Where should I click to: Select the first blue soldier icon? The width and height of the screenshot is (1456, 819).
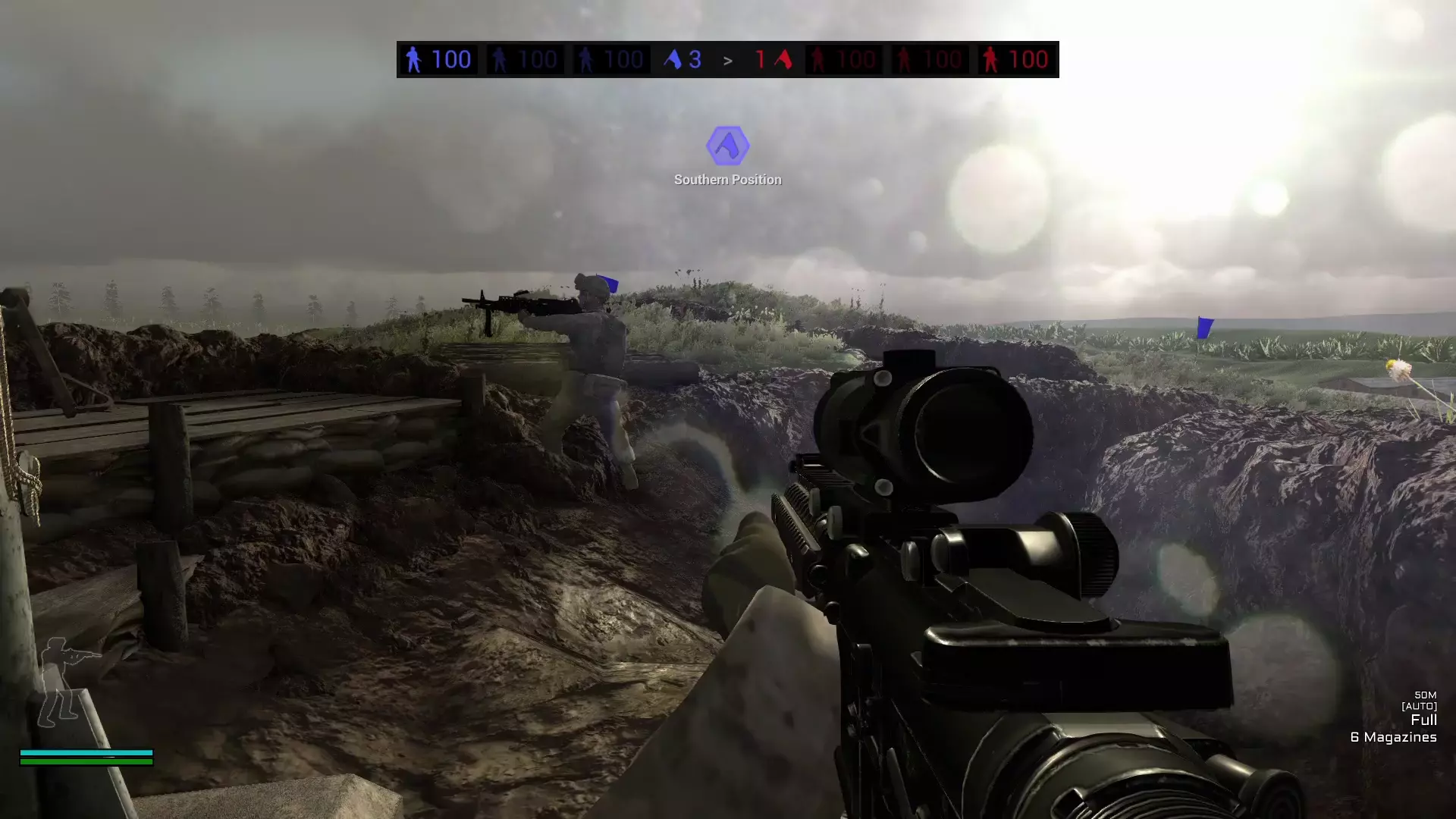(414, 59)
